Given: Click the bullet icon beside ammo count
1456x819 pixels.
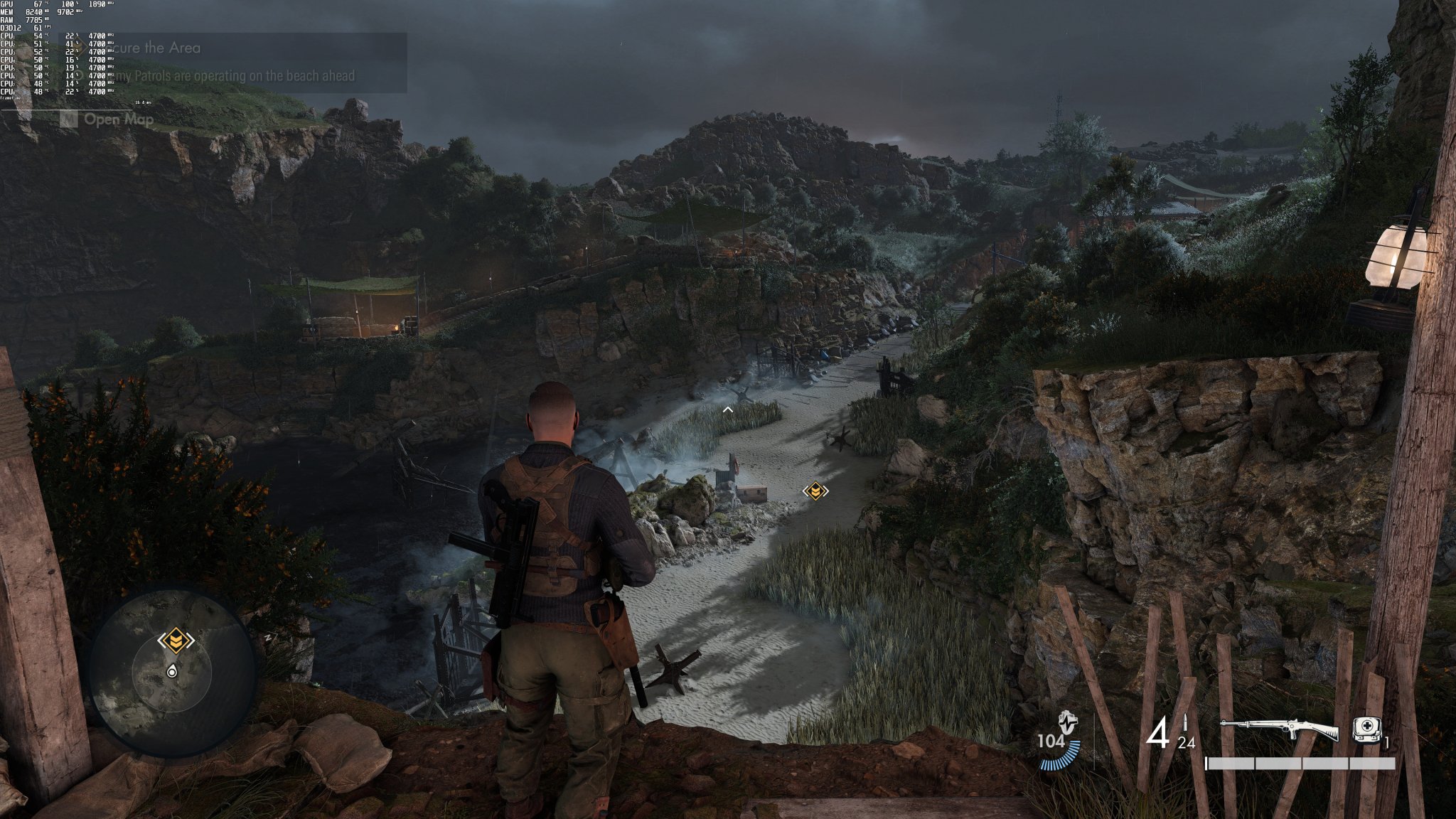Looking at the screenshot, I should pyautogui.click(x=1185, y=722).
